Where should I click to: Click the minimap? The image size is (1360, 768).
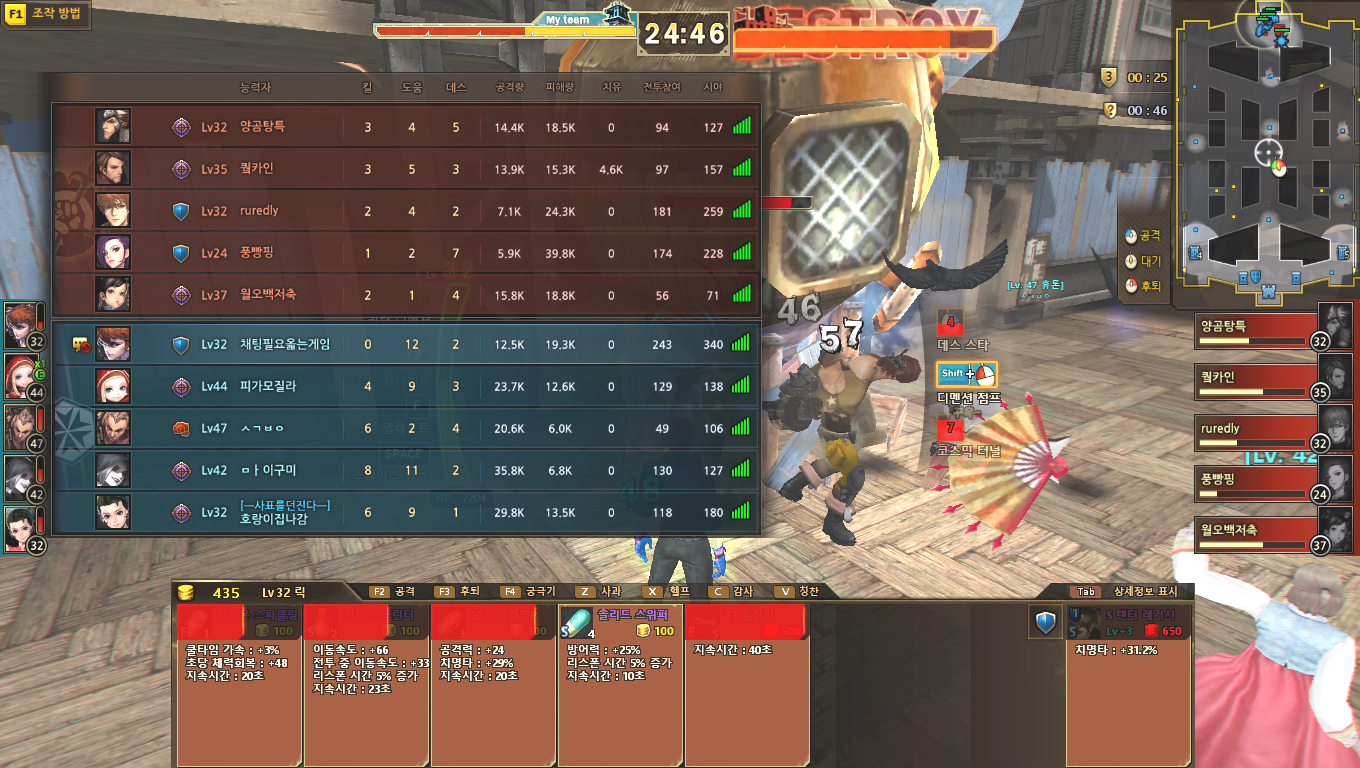pos(1268,155)
